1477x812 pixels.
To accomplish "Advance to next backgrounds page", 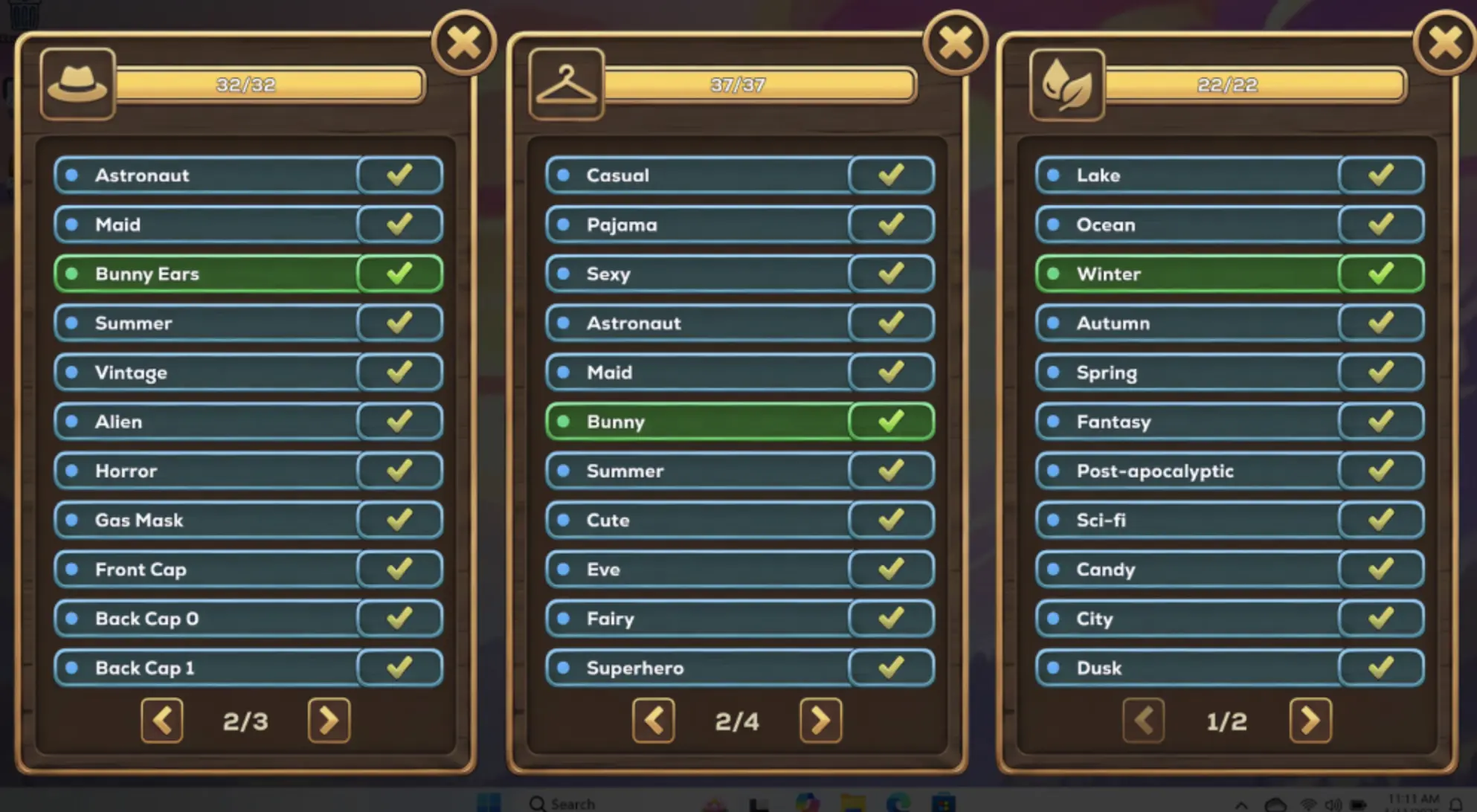I will pos(1310,720).
